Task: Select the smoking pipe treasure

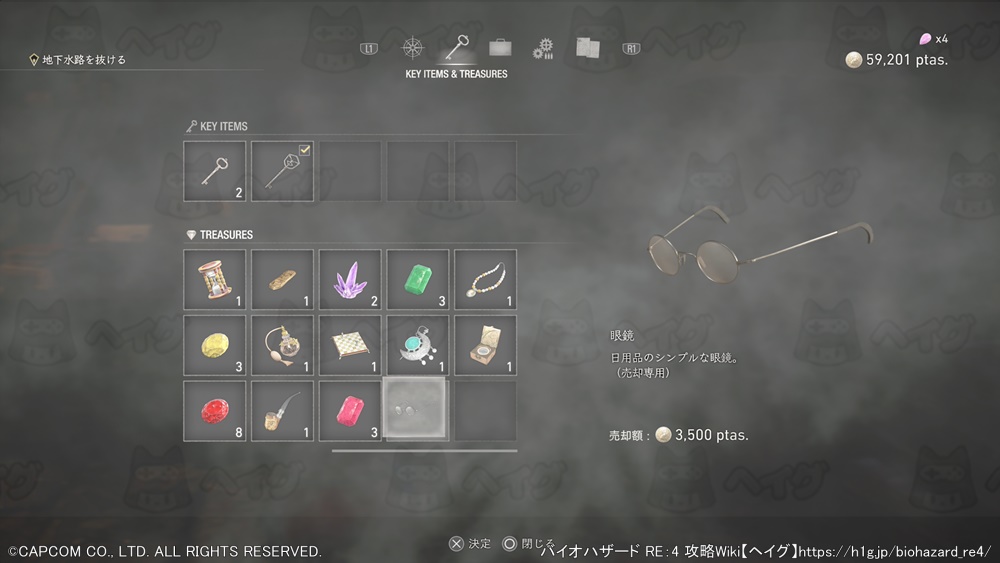Action: (282, 411)
